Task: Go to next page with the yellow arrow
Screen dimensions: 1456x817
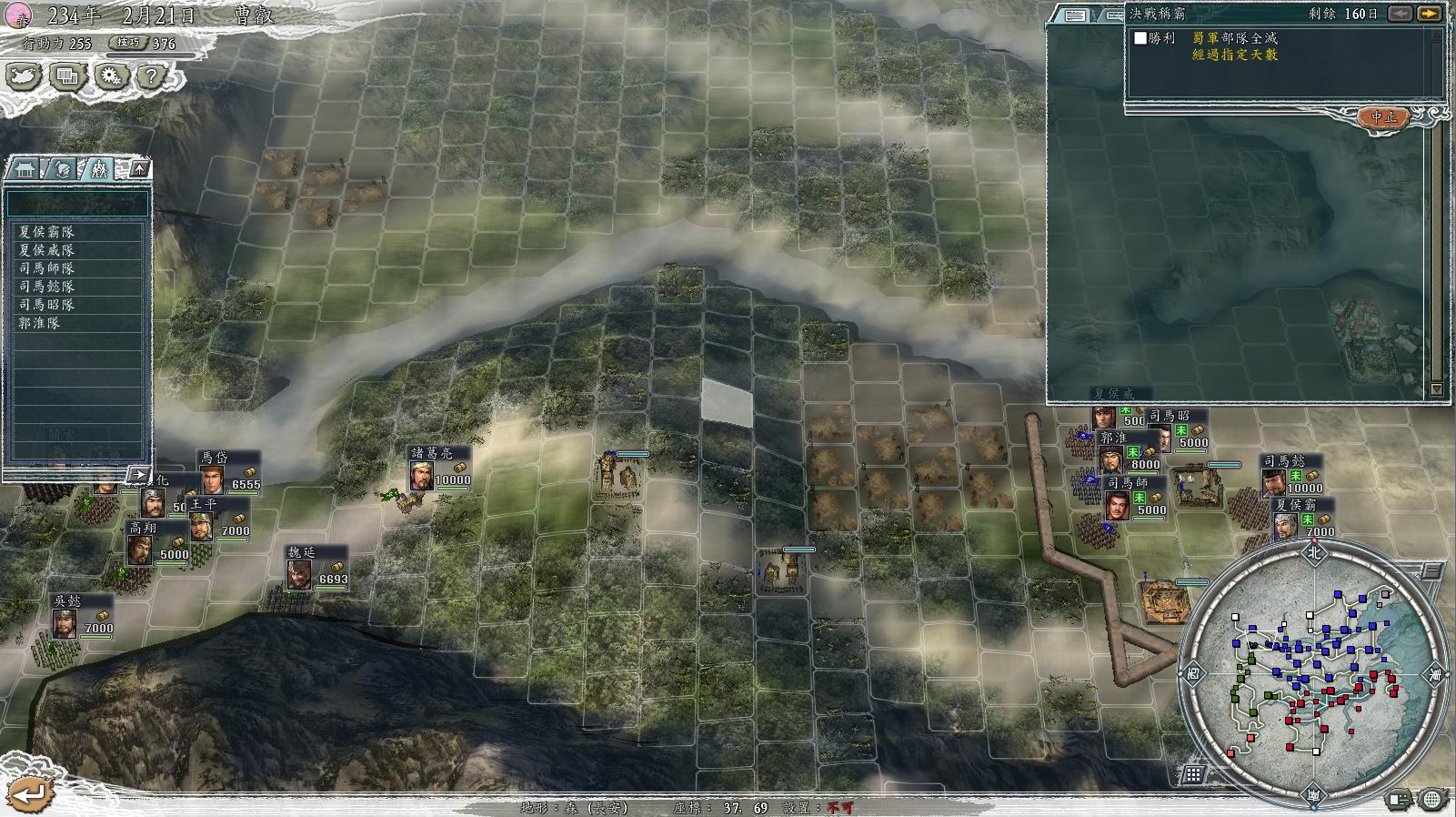Action: tap(1430, 14)
